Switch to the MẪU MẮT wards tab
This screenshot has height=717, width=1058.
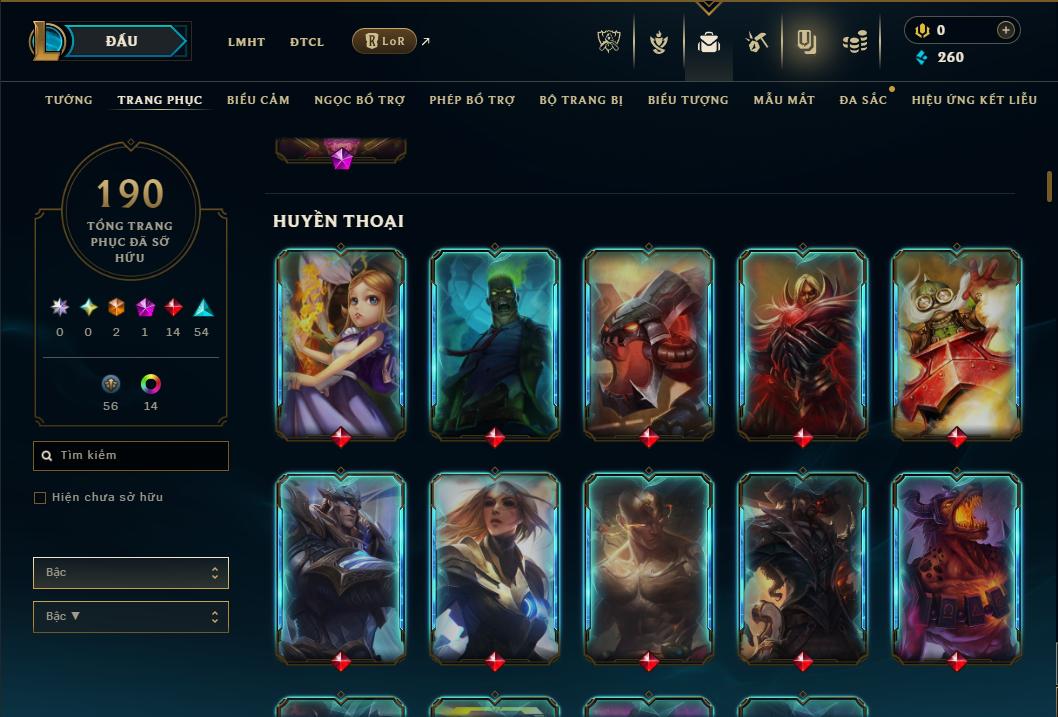pyautogui.click(x=784, y=100)
